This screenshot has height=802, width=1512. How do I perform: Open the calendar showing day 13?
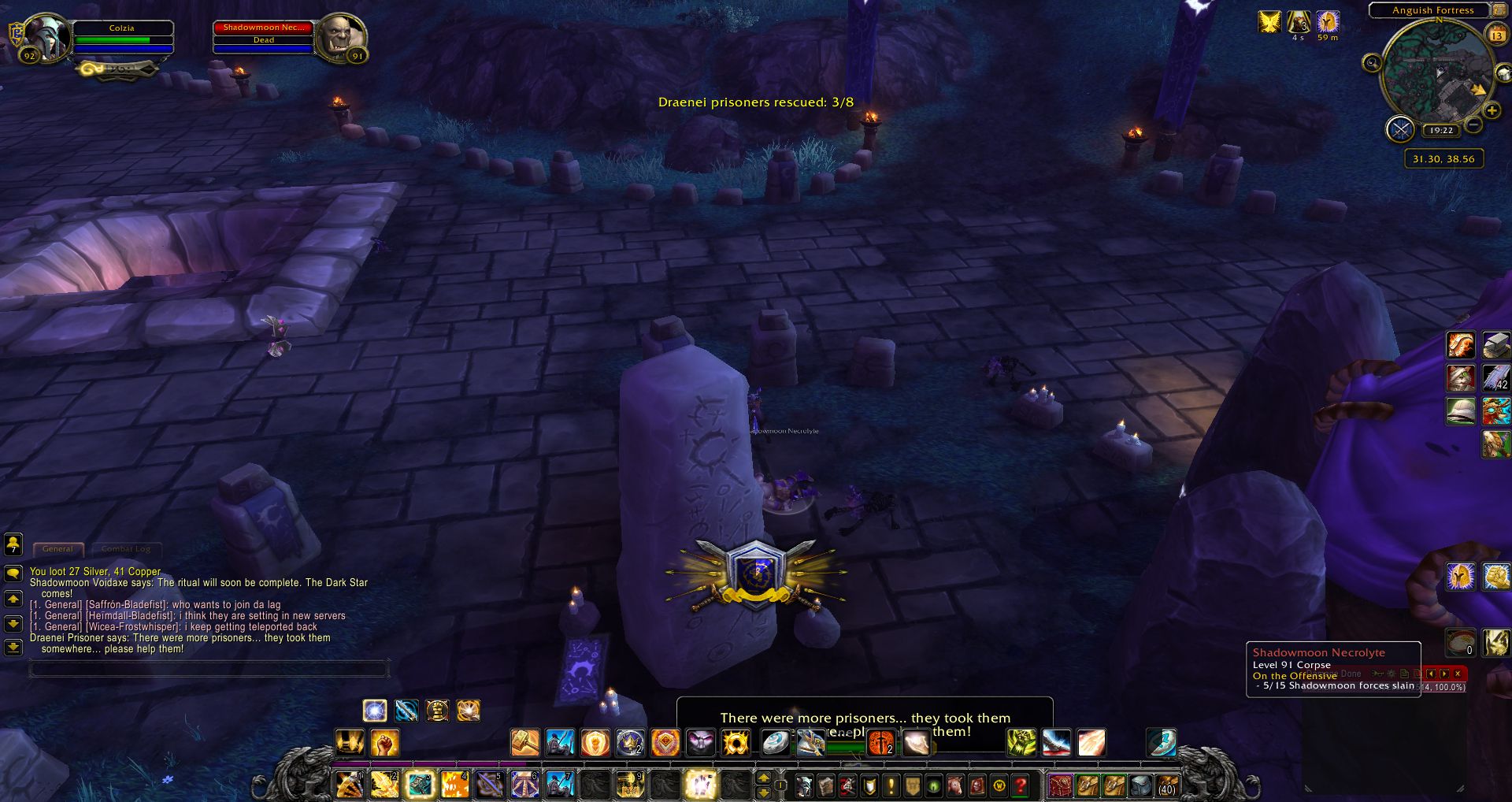[1496, 35]
